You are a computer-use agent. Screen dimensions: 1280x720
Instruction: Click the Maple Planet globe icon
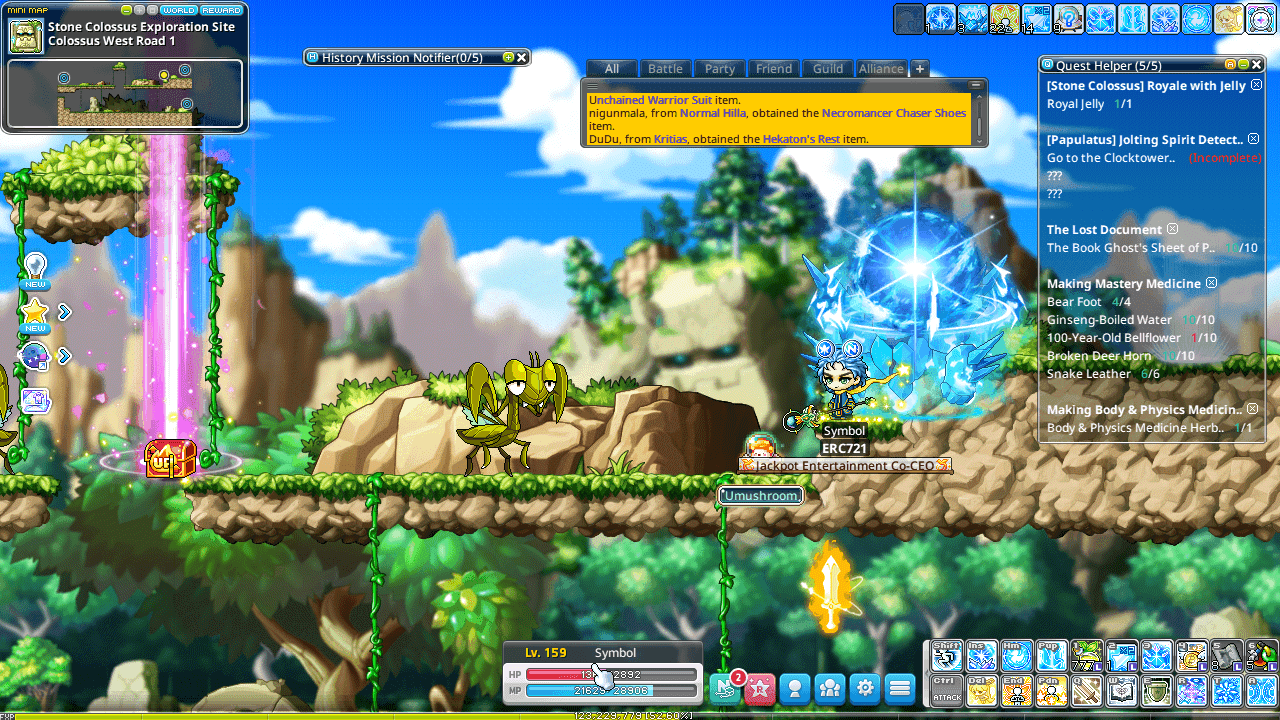click(35, 355)
